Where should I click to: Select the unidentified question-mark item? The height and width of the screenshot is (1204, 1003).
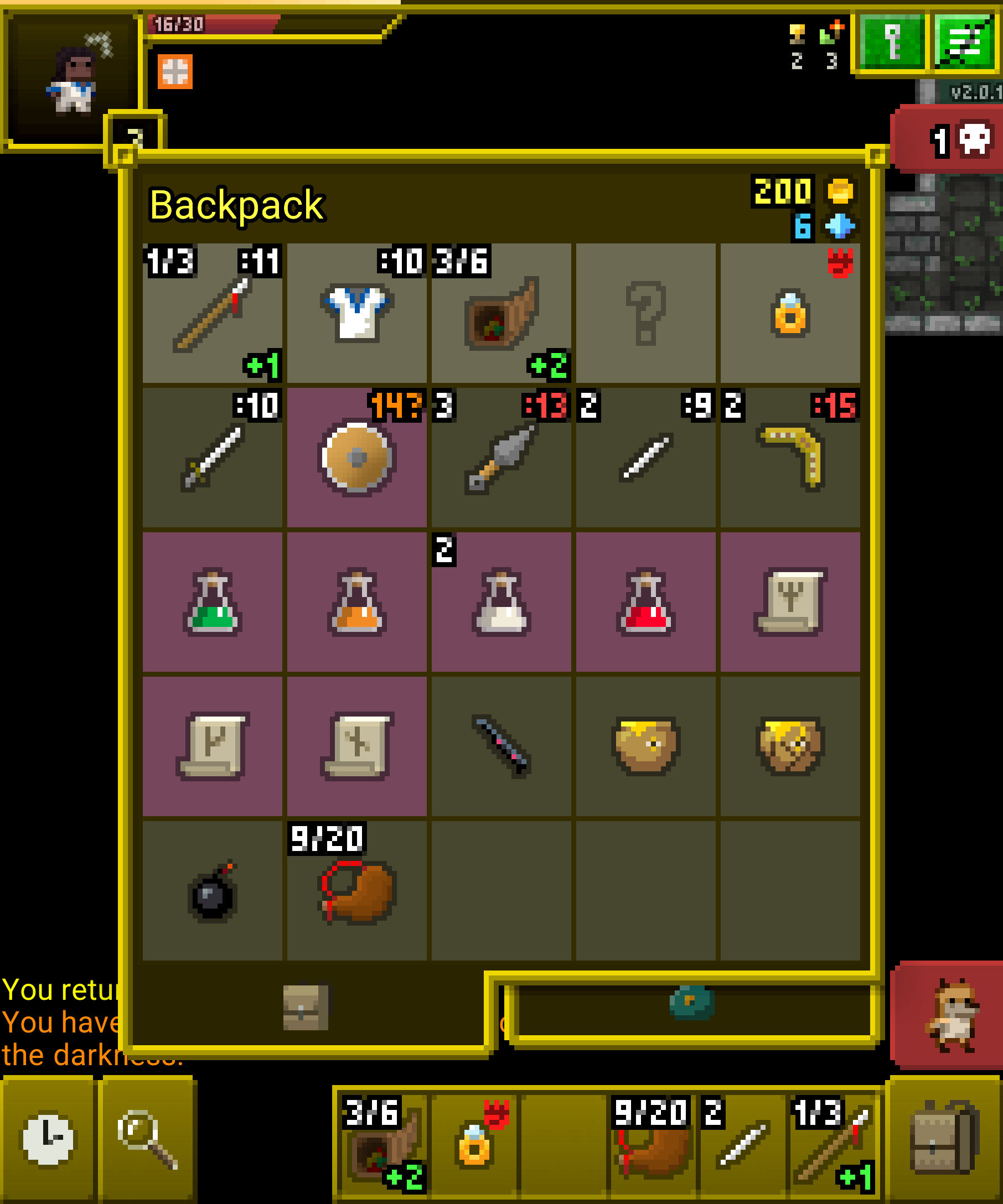[x=647, y=313]
